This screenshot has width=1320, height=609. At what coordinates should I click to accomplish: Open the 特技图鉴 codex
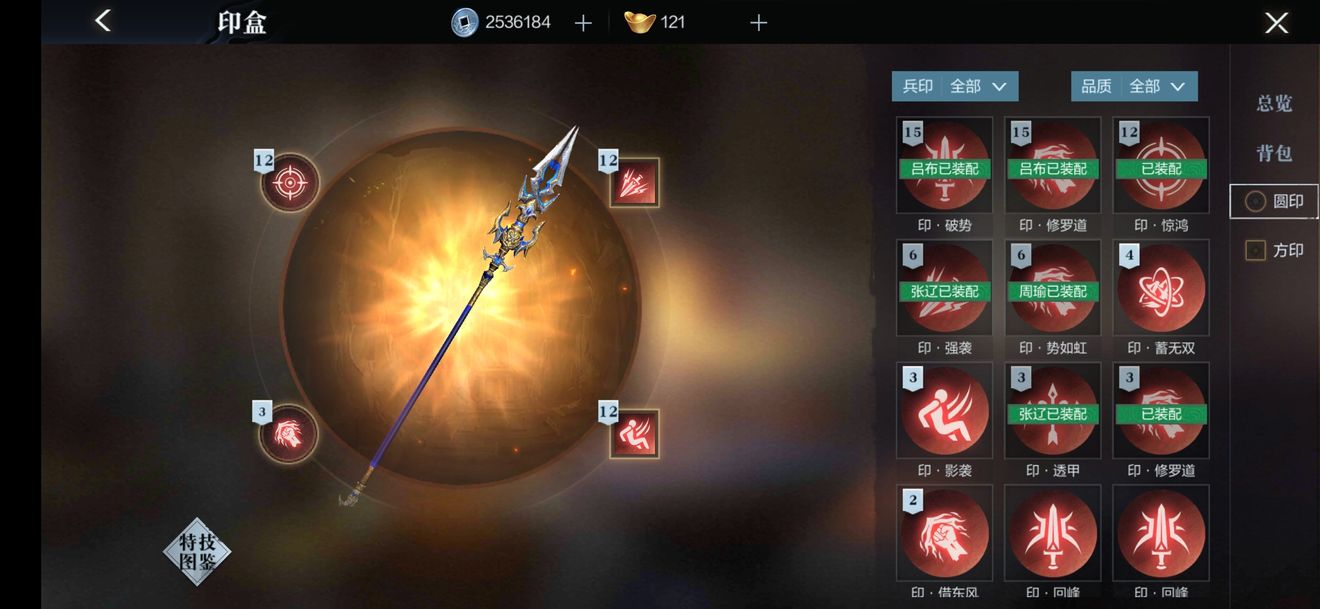(197, 551)
